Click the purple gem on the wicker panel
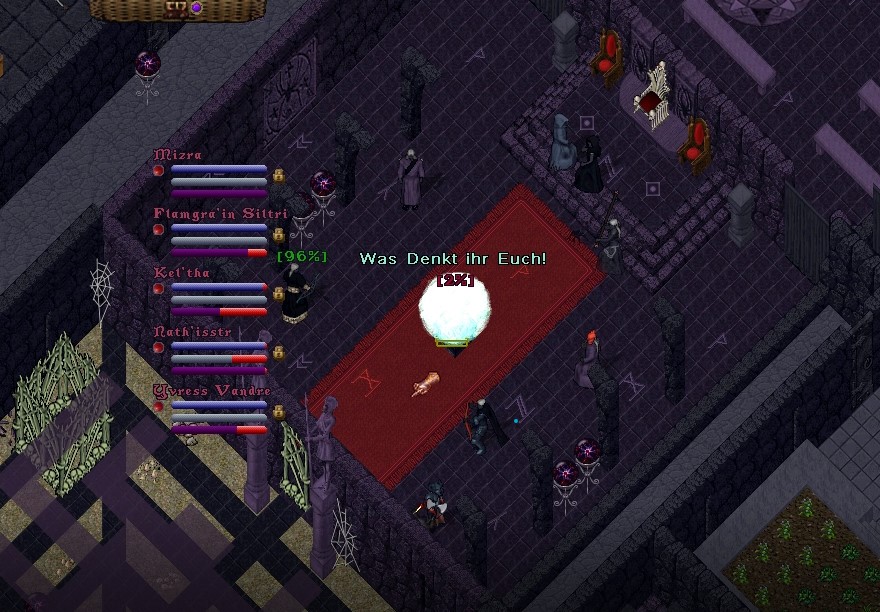The height and width of the screenshot is (612, 880). [197, 8]
